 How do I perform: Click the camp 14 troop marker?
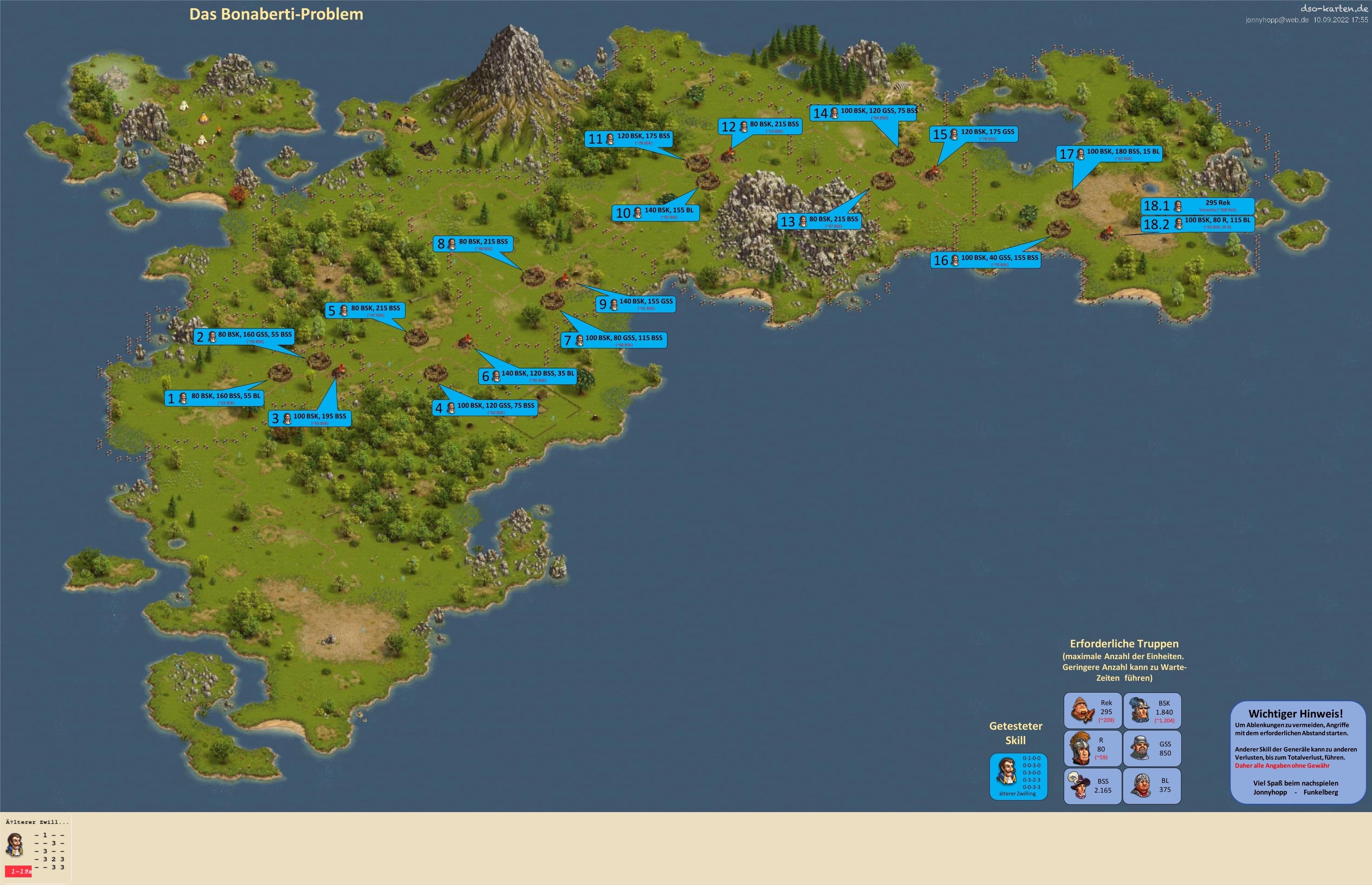tap(863, 113)
